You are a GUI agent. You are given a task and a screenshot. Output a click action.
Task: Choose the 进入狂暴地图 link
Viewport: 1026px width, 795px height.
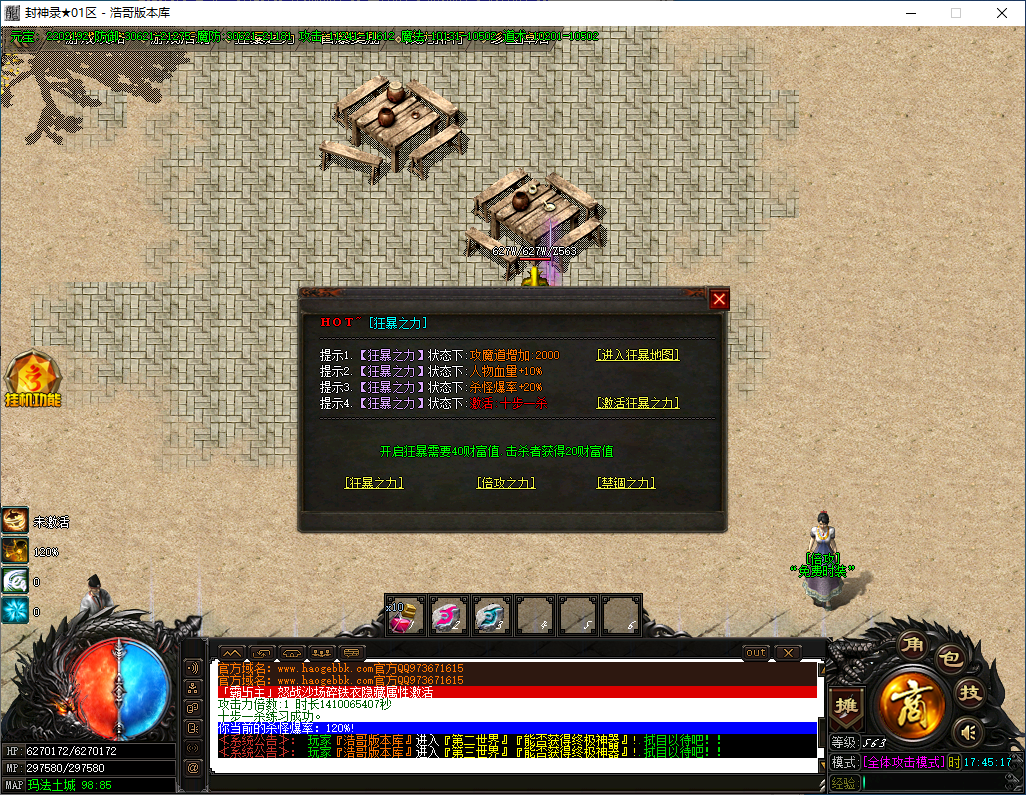point(637,355)
